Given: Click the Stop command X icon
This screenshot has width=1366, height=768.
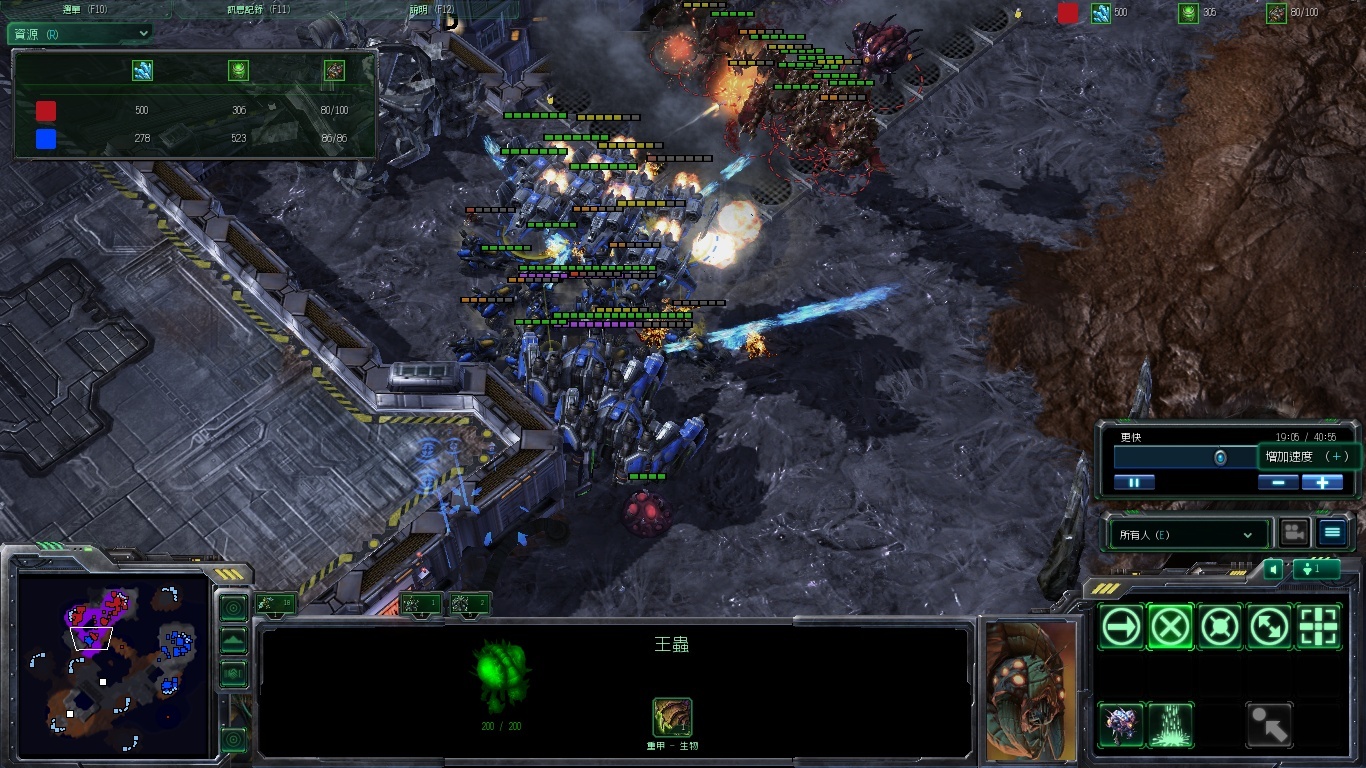Looking at the screenshot, I should [x=1170, y=627].
